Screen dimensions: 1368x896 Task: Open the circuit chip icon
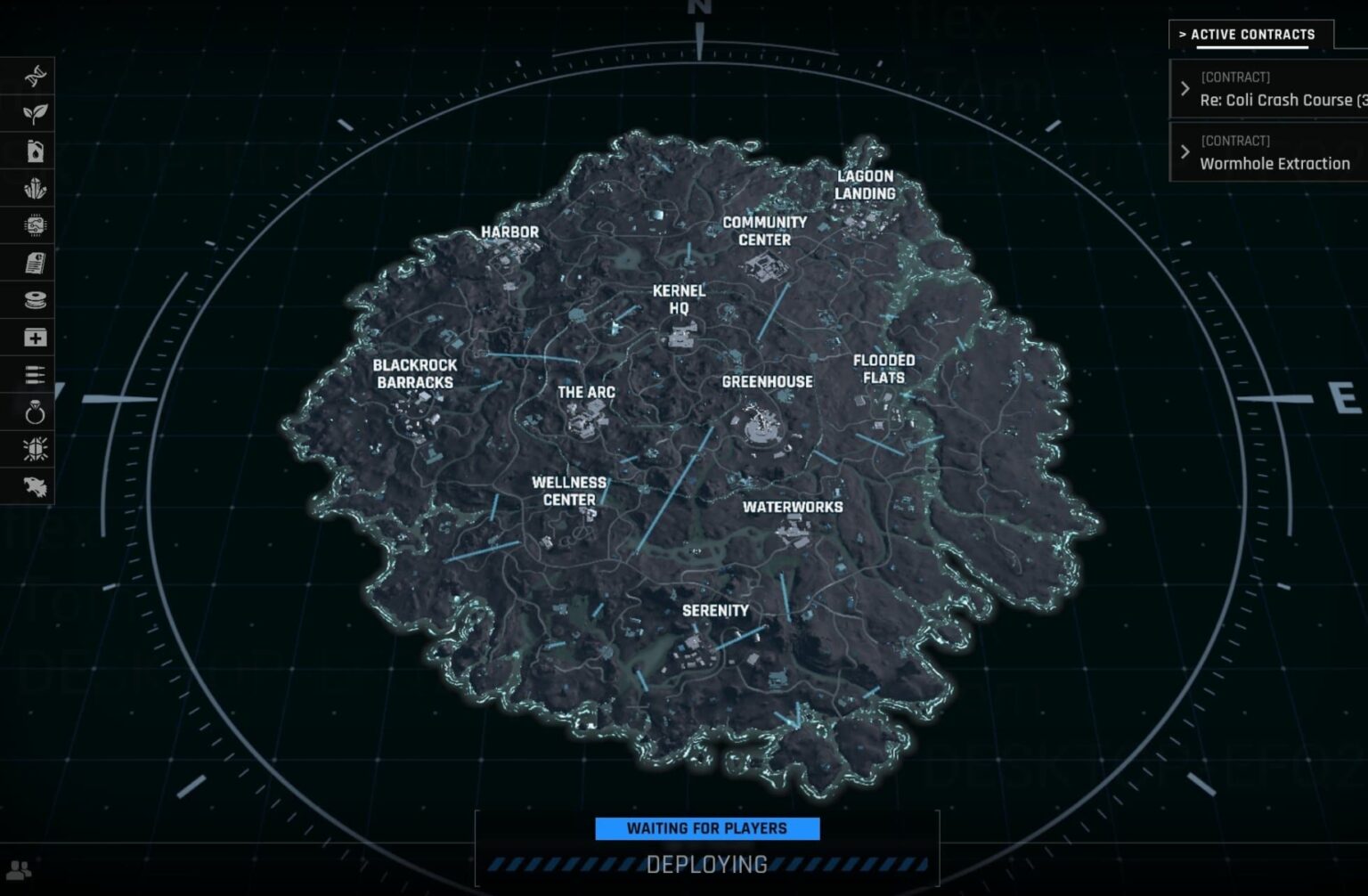pos(33,225)
